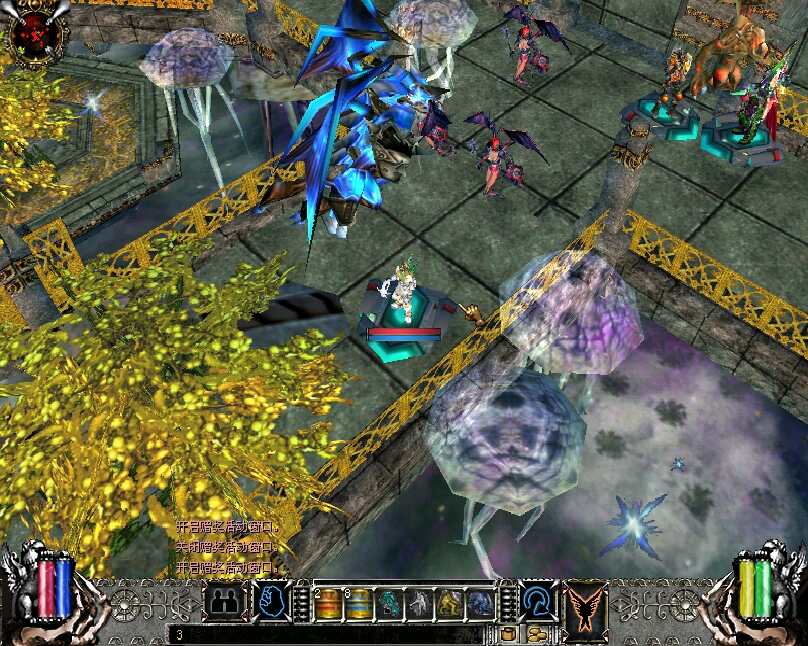Screen dimensions: 808x646
Task: Select the yellow creature hotbar slot
Action: [x=450, y=603]
